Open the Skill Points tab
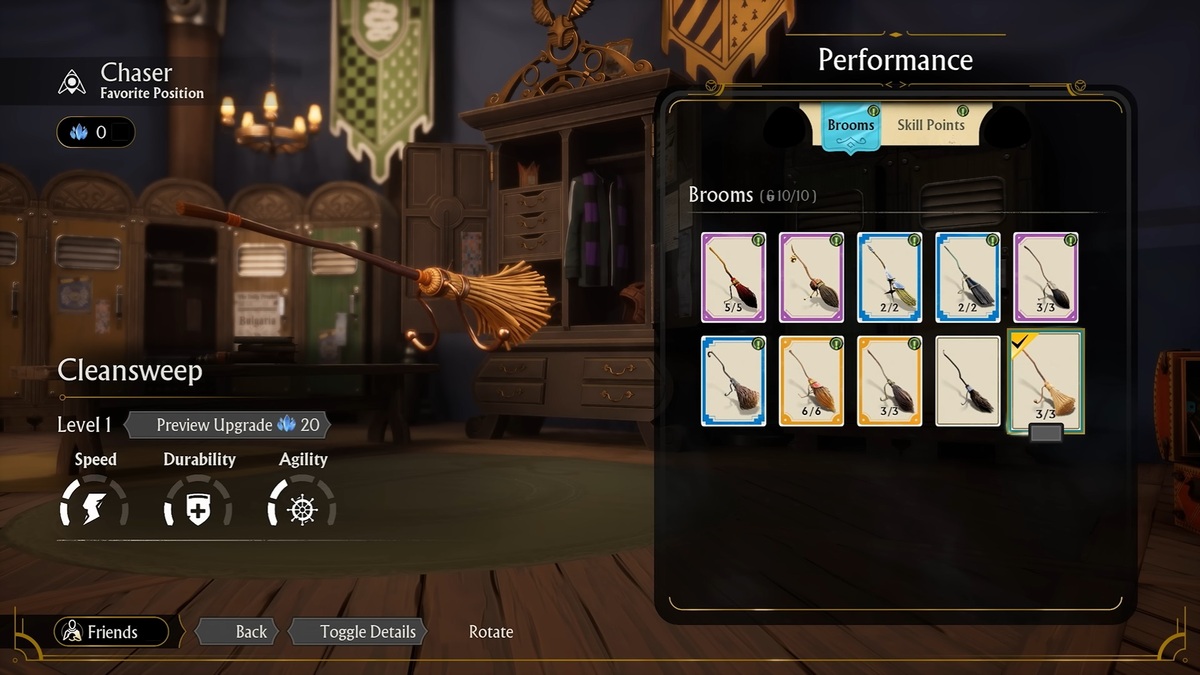 [x=930, y=125]
